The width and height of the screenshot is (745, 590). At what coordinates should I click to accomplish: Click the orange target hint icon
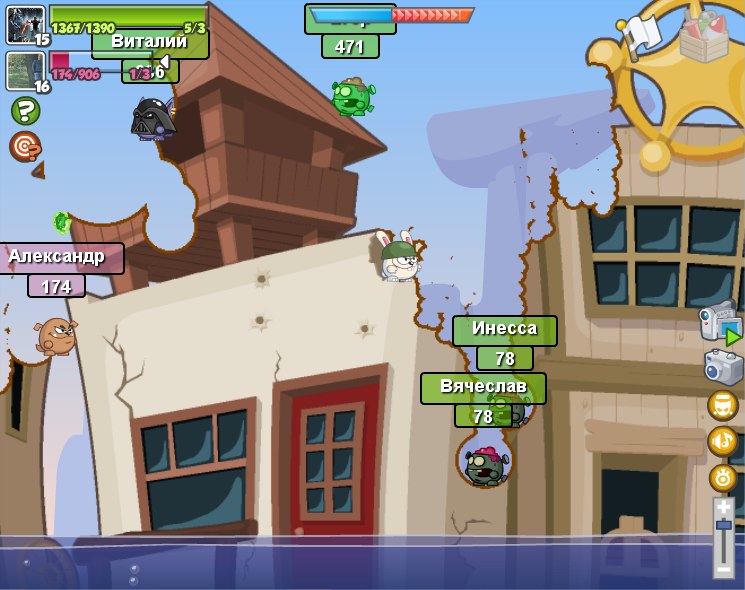(25, 147)
